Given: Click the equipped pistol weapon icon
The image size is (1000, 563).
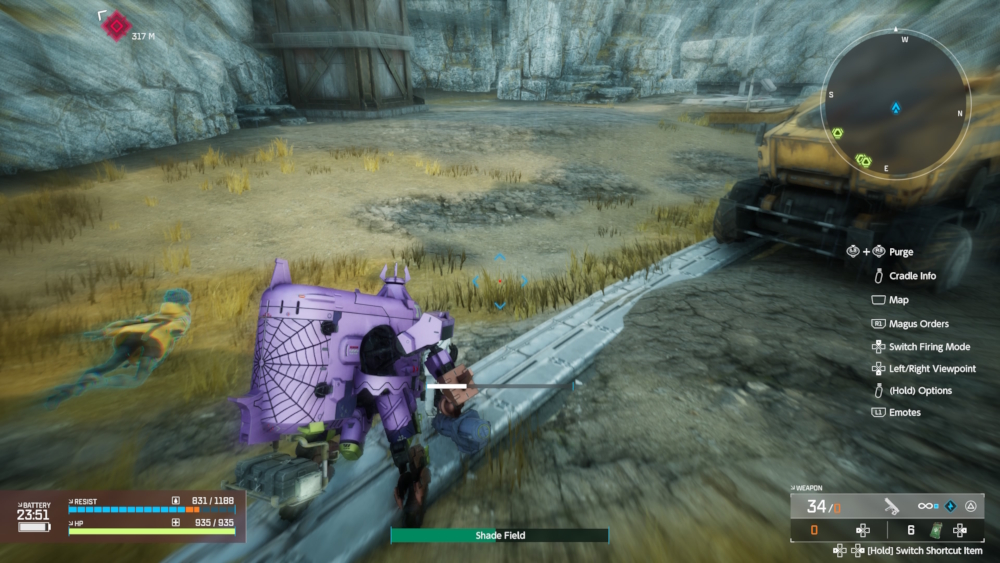Looking at the screenshot, I should tap(891, 506).
